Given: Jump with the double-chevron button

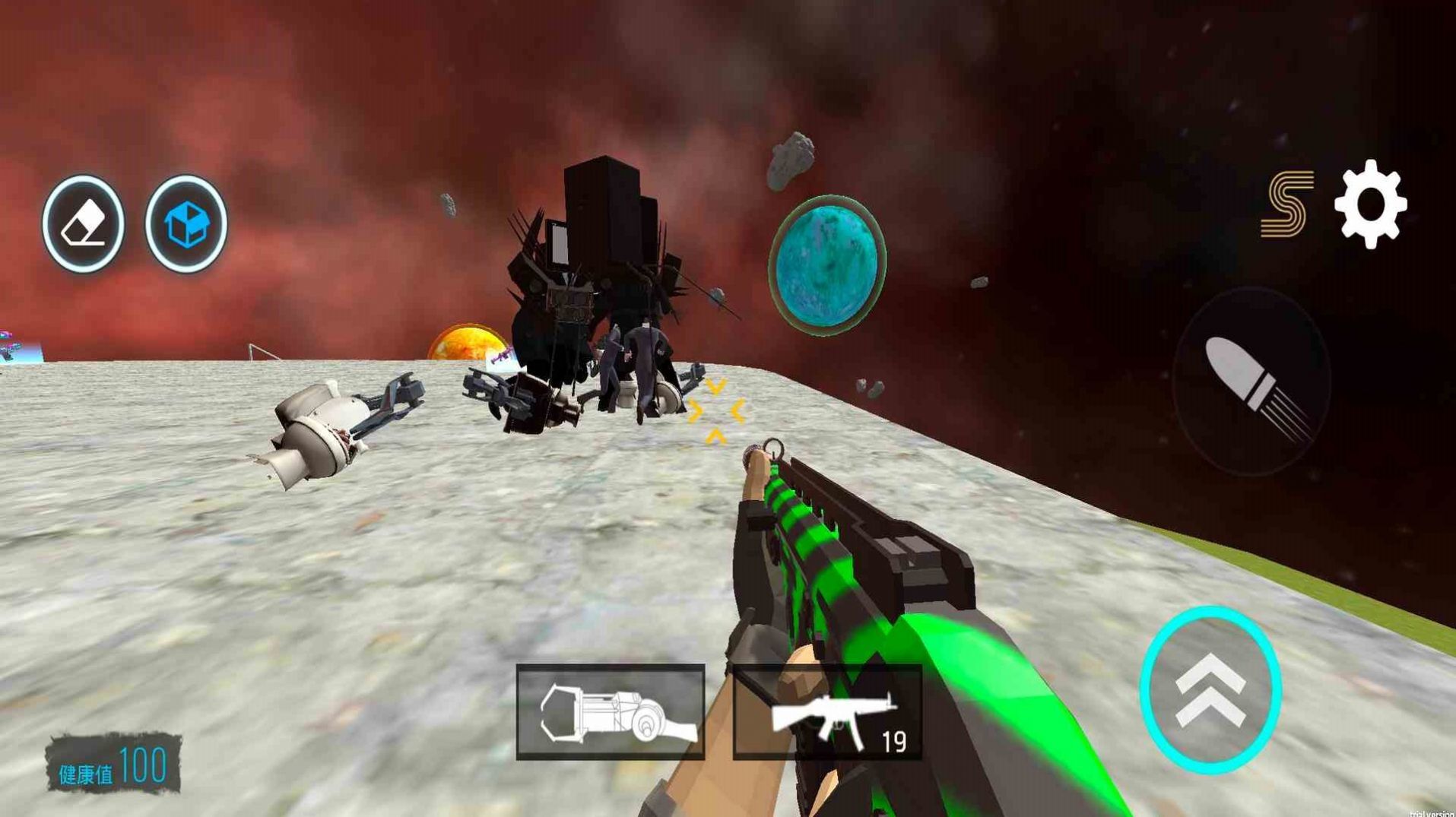Looking at the screenshot, I should 1210,690.
